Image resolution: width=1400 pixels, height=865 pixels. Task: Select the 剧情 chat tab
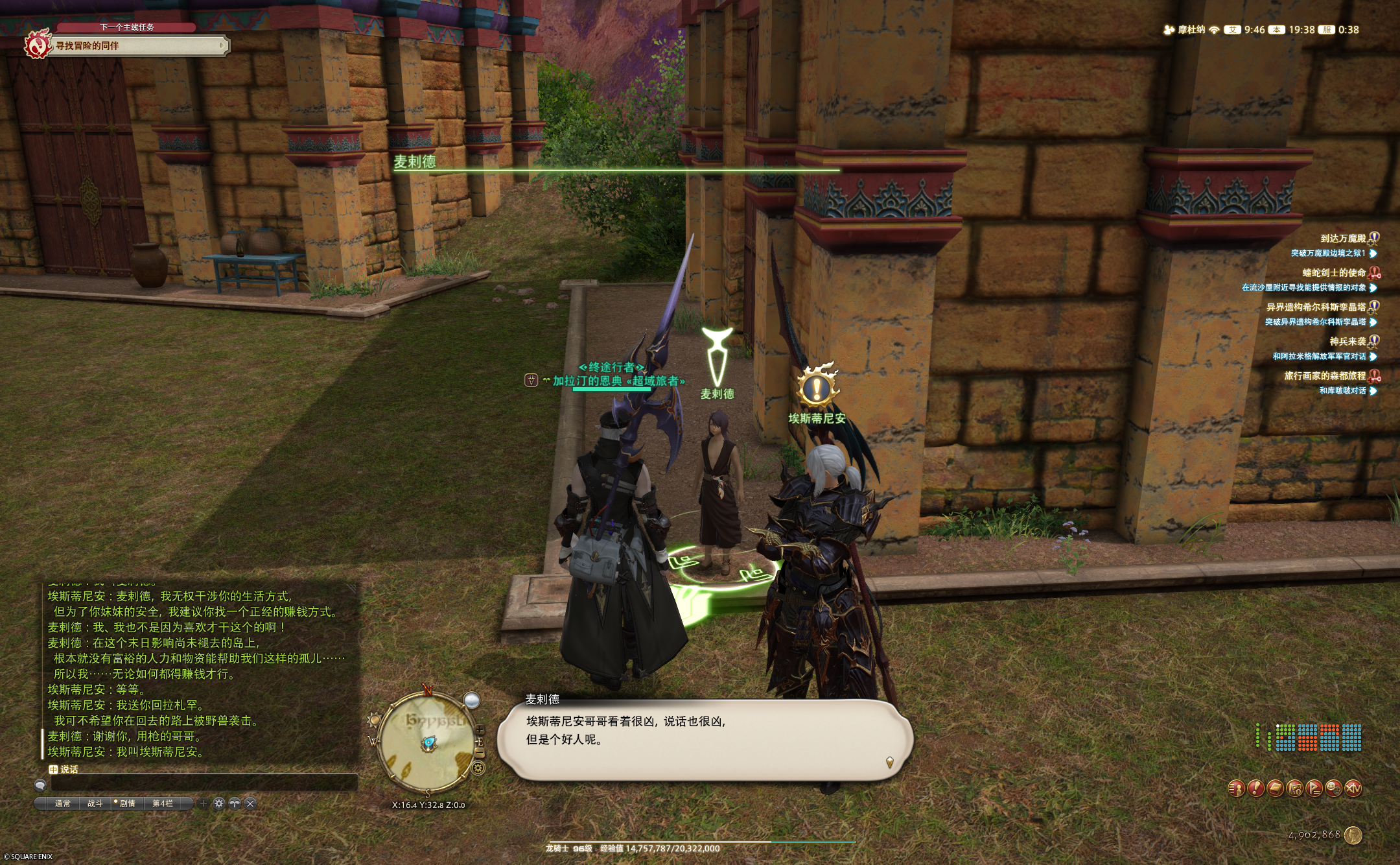[128, 803]
